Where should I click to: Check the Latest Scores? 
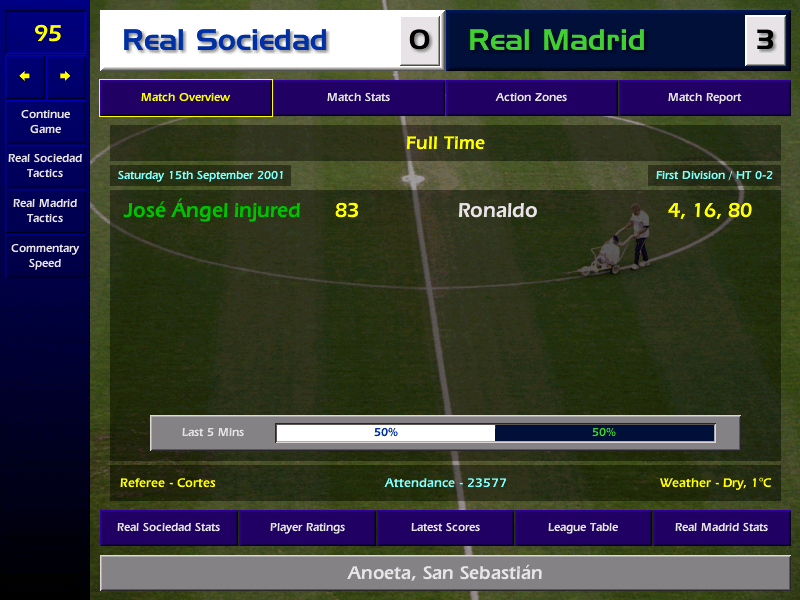point(445,527)
